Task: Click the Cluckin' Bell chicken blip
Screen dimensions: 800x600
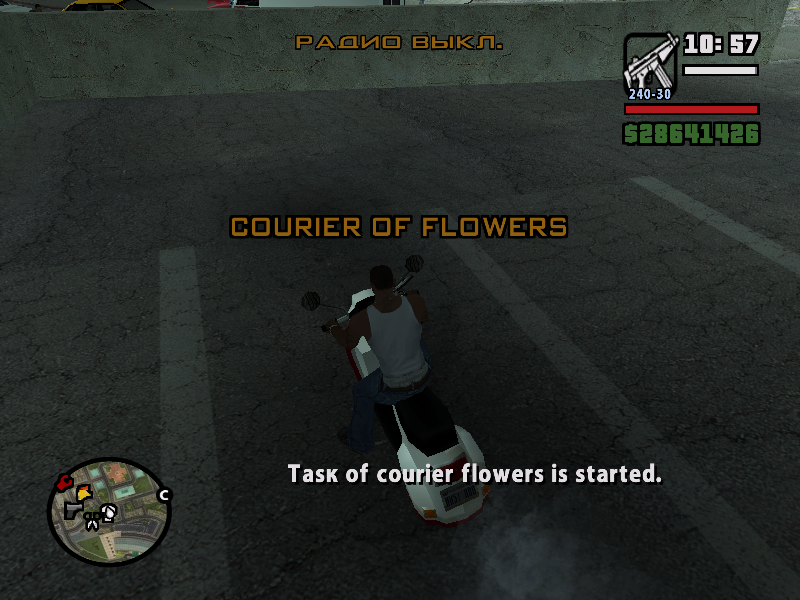Action: (x=84, y=492)
